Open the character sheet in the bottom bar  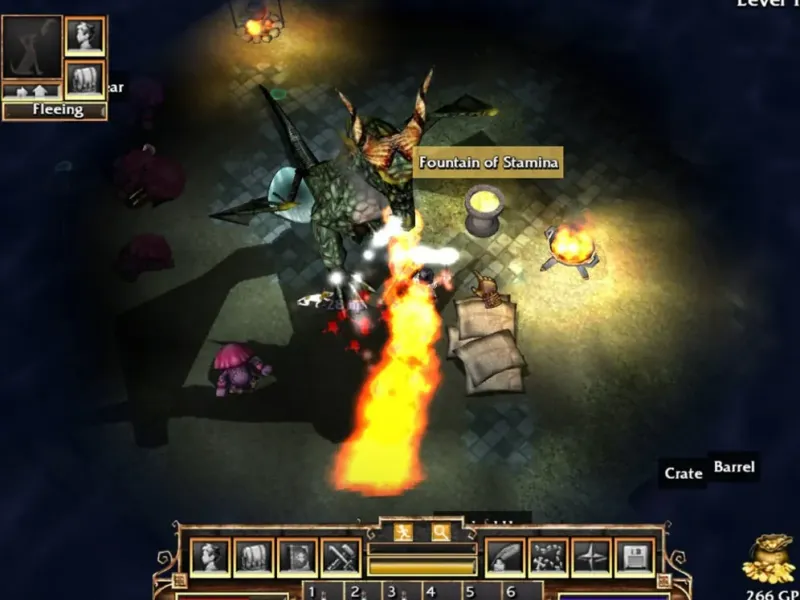(x=211, y=557)
